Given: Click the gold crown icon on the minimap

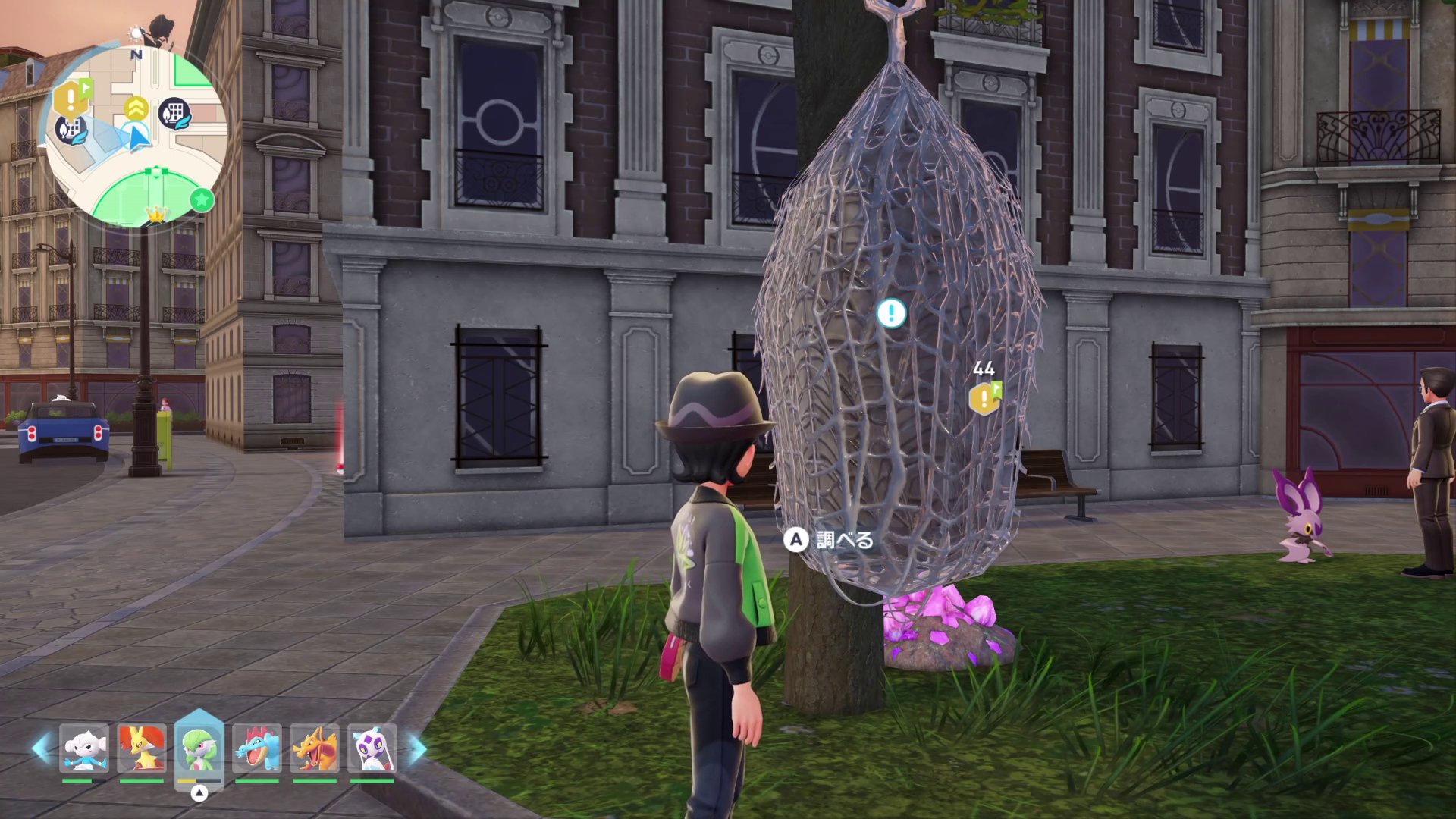Looking at the screenshot, I should click(x=156, y=215).
